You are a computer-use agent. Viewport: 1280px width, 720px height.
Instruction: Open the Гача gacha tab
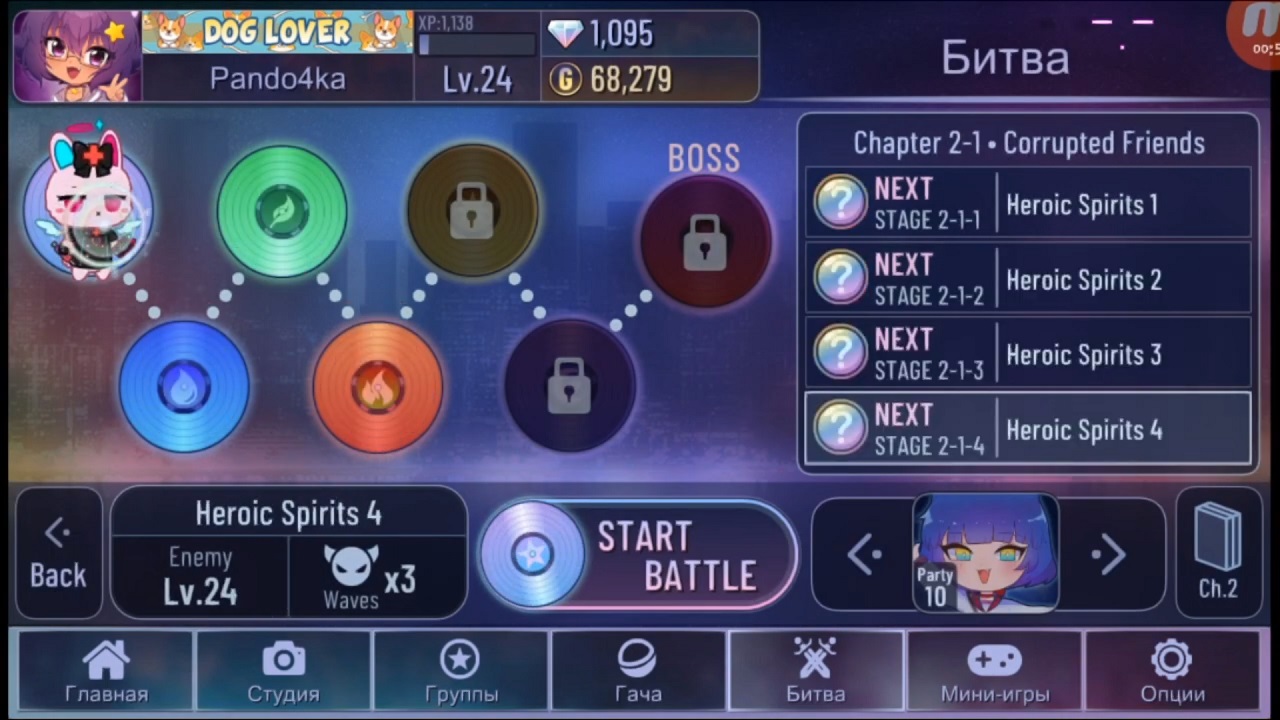(x=638, y=672)
